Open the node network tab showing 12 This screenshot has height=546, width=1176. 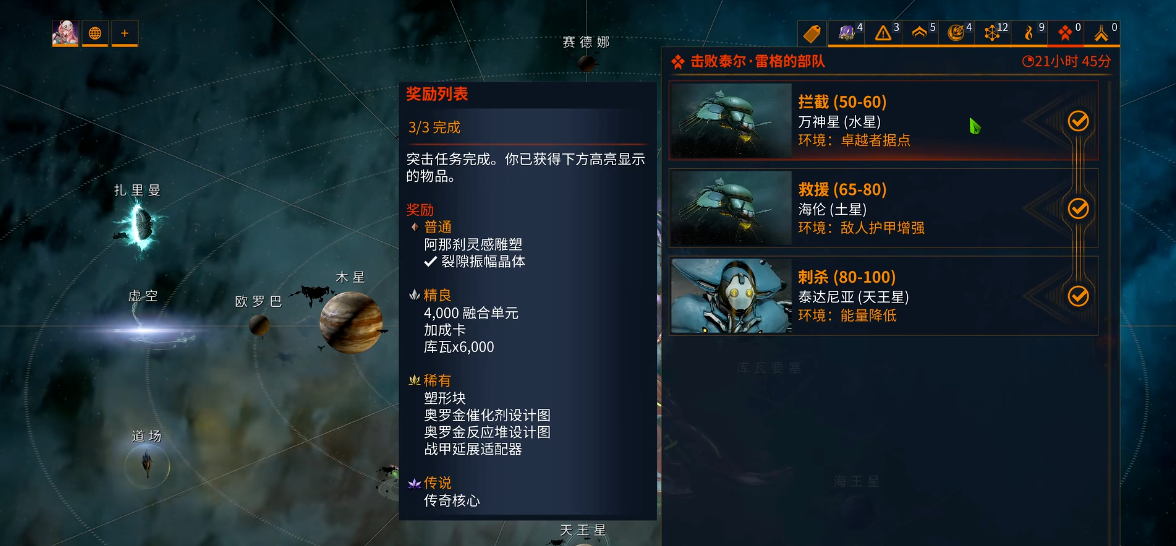point(995,33)
